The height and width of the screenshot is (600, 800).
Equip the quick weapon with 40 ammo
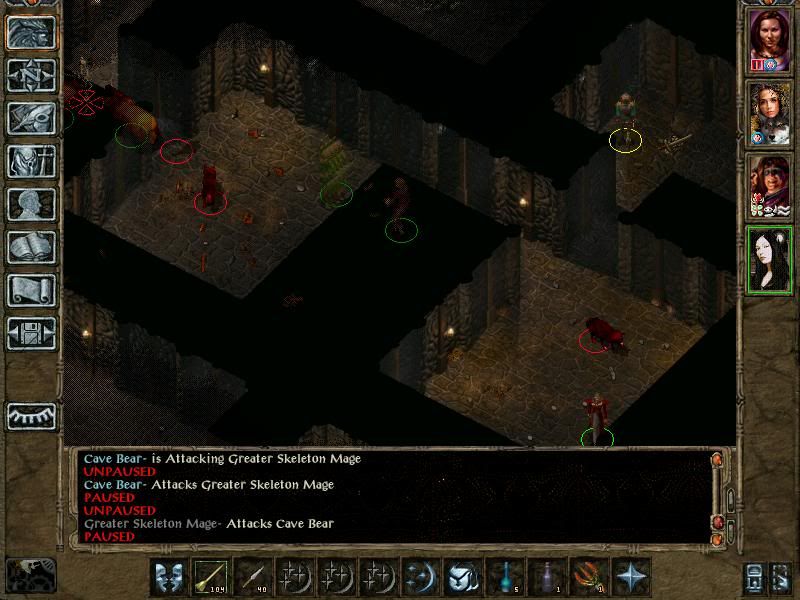tap(253, 577)
